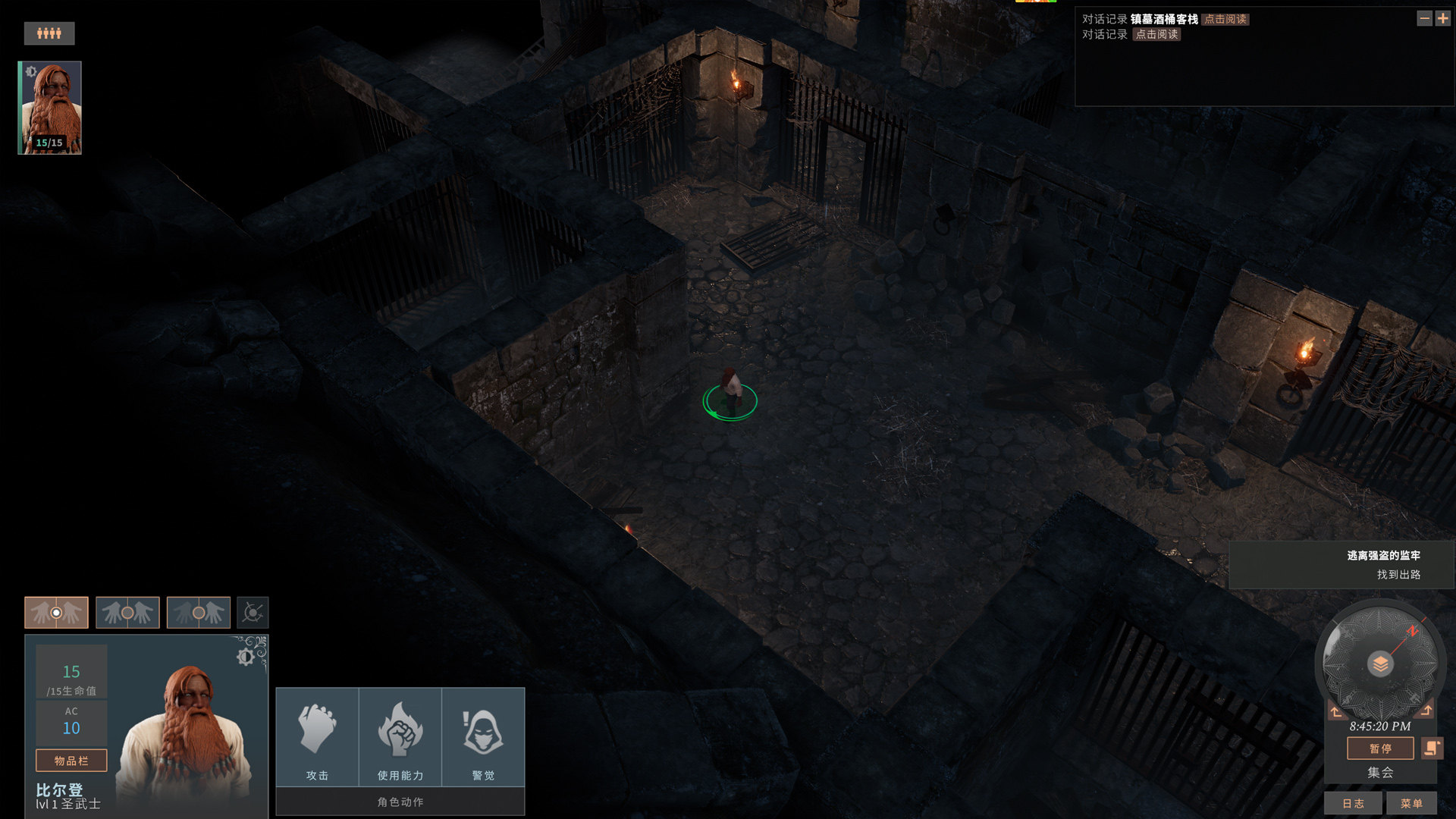Viewport: 1456px width, 819px height.
Task: Click the scroll icon beside 暂停
Action: pos(1432,748)
